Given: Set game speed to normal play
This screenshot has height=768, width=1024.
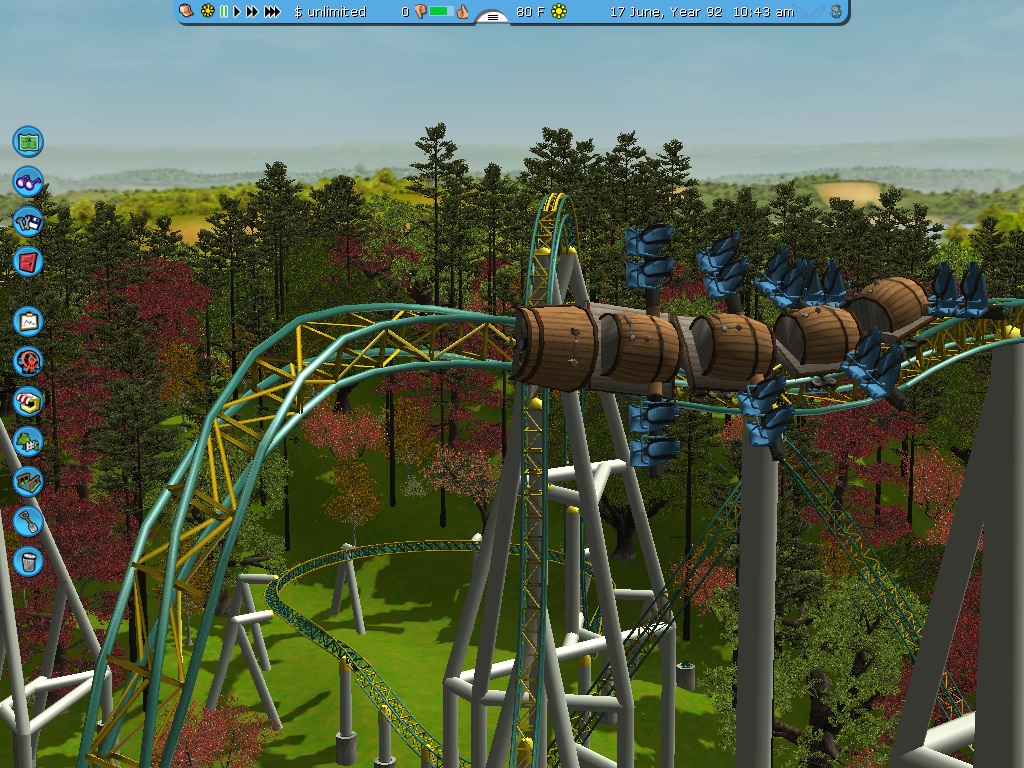Looking at the screenshot, I should (237, 12).
